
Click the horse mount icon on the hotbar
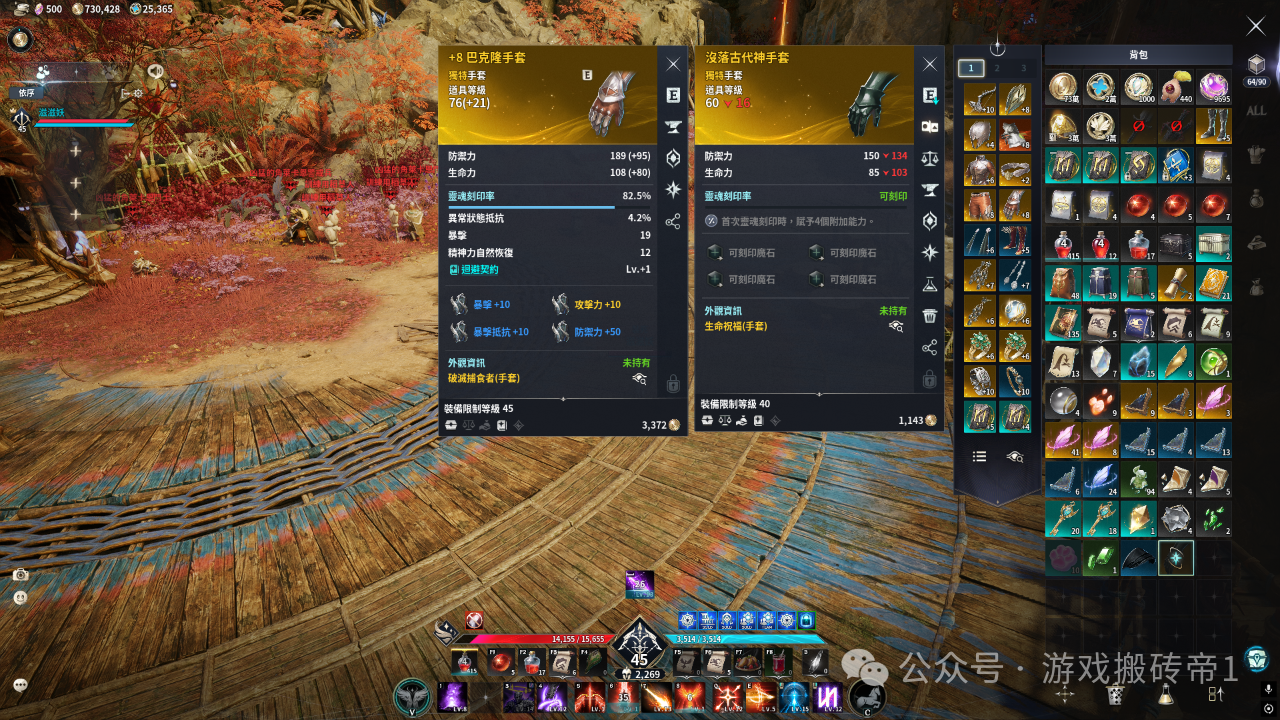click(x=867, y=697)
